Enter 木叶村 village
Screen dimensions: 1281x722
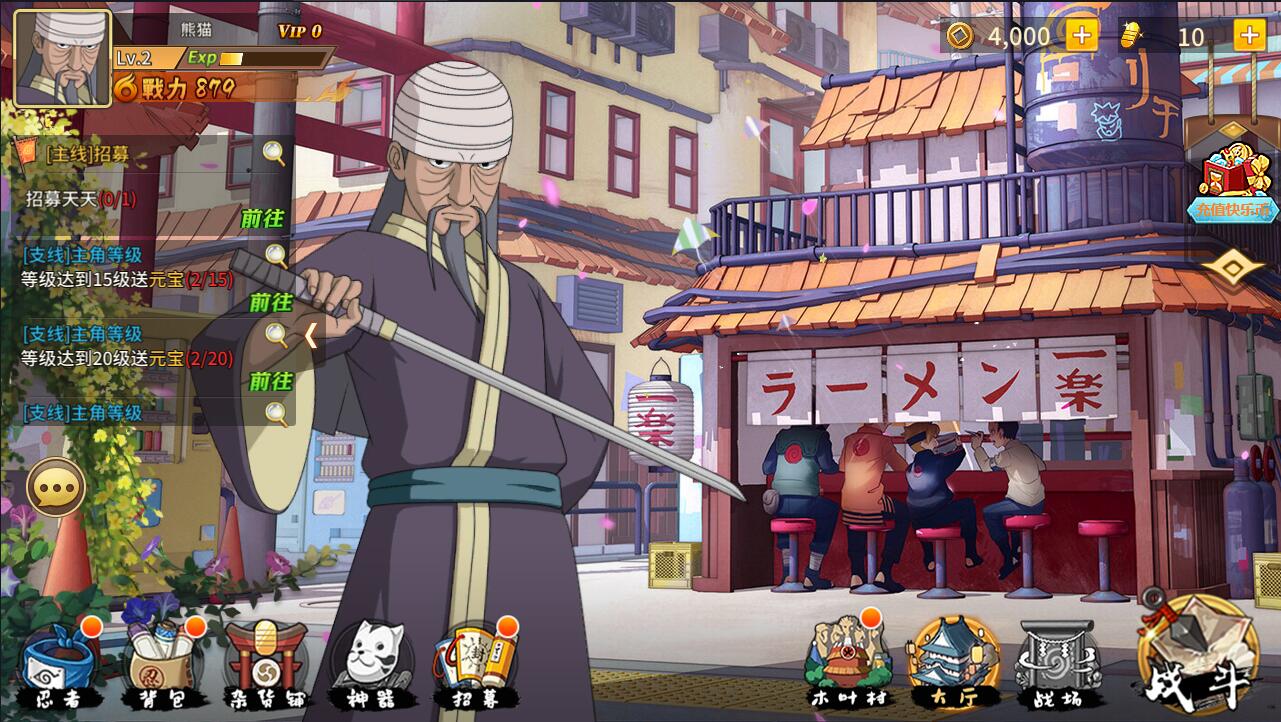[848, 662]
